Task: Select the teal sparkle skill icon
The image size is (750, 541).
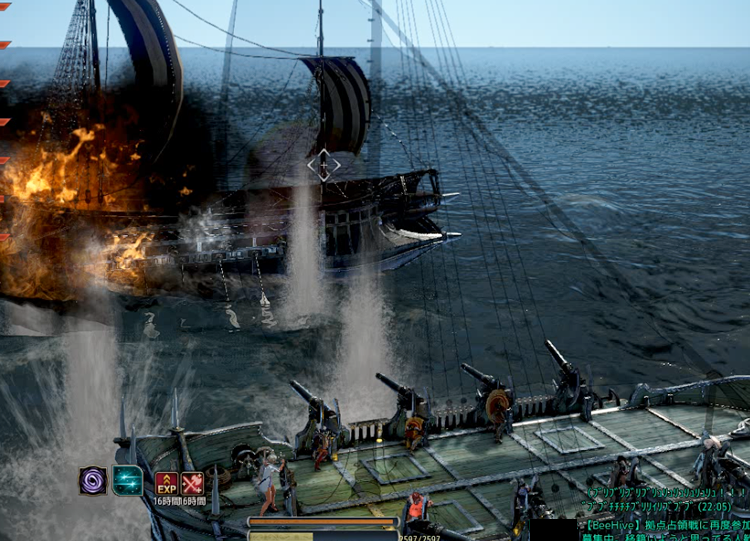Action: click(127, 481)
